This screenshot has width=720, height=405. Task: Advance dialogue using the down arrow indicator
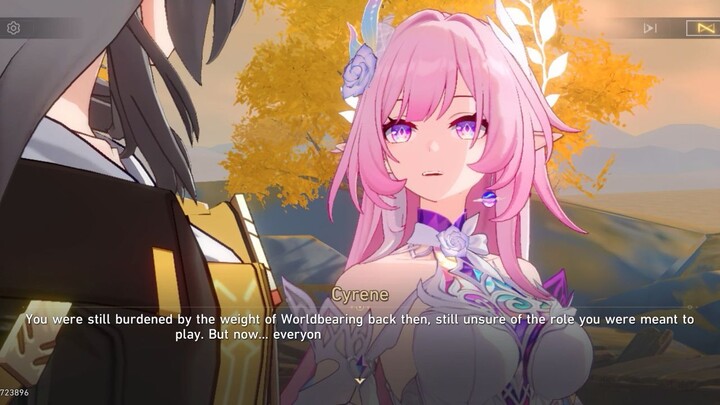(360, 380)
